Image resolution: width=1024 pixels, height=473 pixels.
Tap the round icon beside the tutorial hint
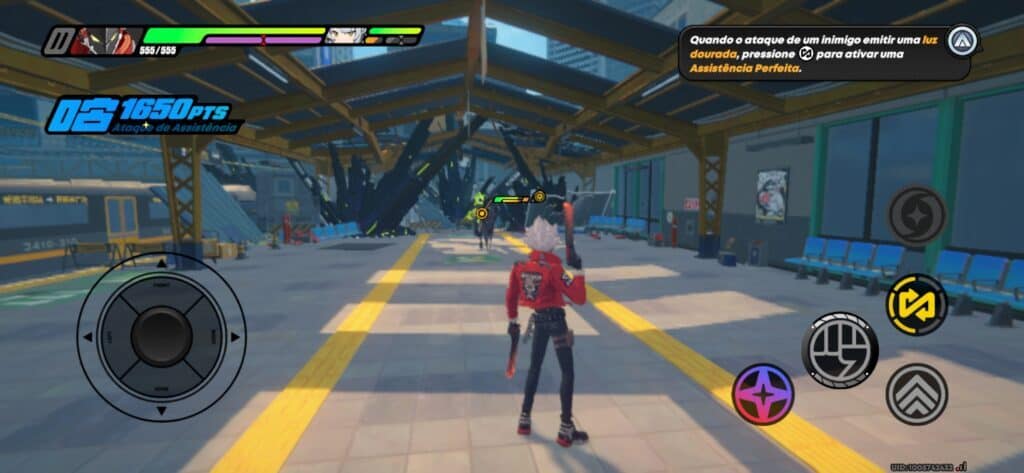(962, 41)
